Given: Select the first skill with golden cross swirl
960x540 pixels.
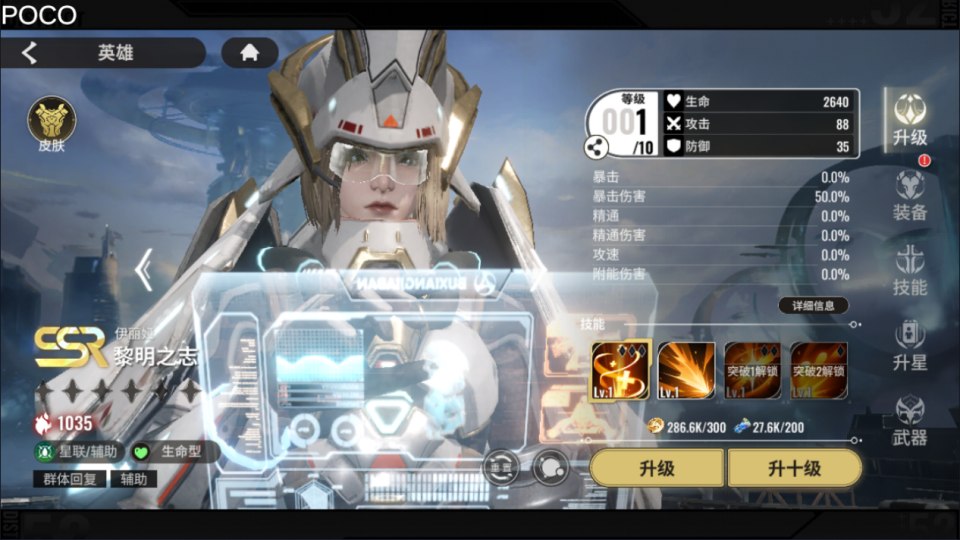Looking at the screenshot, I should (x=620, y=371).
